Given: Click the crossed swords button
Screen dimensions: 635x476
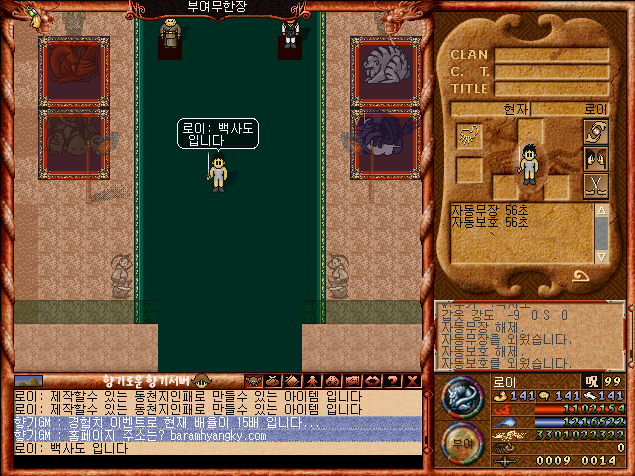Looking at the screenshot, I should (x=594, y=185).
